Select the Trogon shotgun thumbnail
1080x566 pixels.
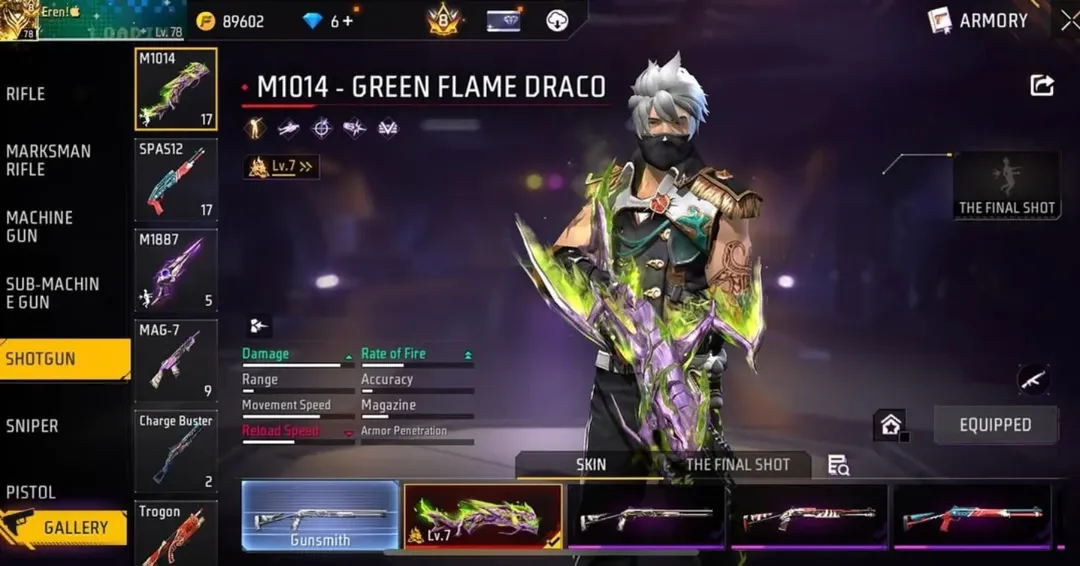pos(176,535)
